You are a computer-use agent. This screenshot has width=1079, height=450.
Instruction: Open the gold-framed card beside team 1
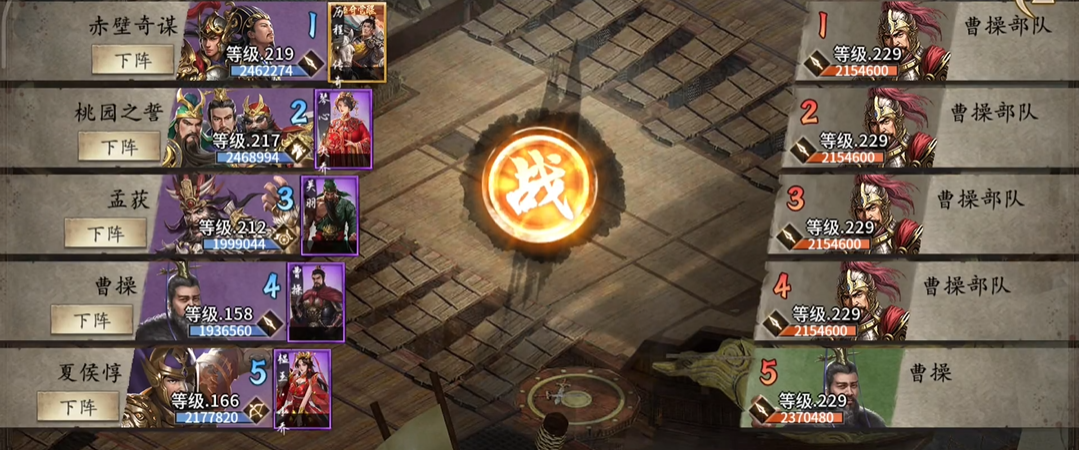[357, 41]
